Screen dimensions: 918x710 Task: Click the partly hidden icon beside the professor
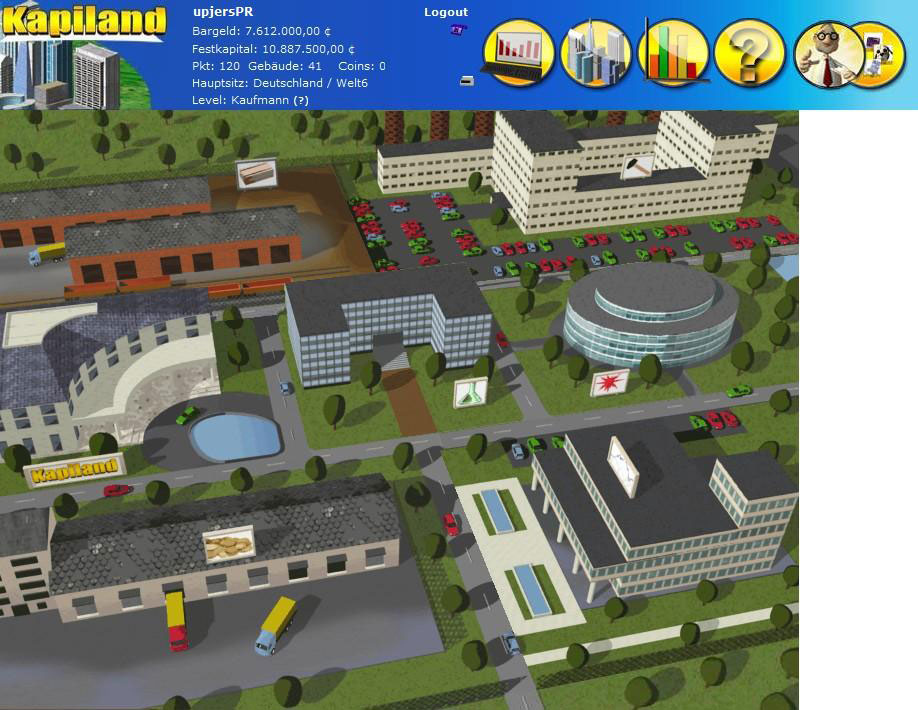point(878,53)
